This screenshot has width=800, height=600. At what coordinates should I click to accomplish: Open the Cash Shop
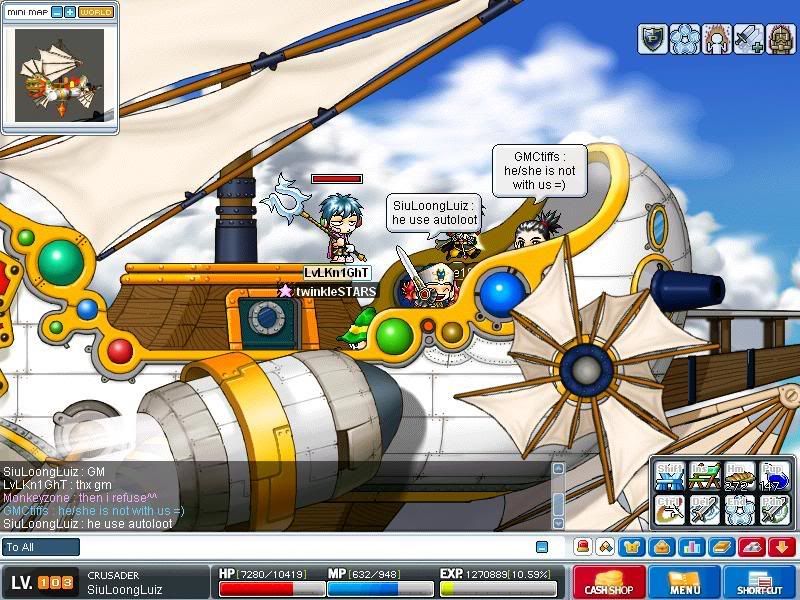point(609,582)
